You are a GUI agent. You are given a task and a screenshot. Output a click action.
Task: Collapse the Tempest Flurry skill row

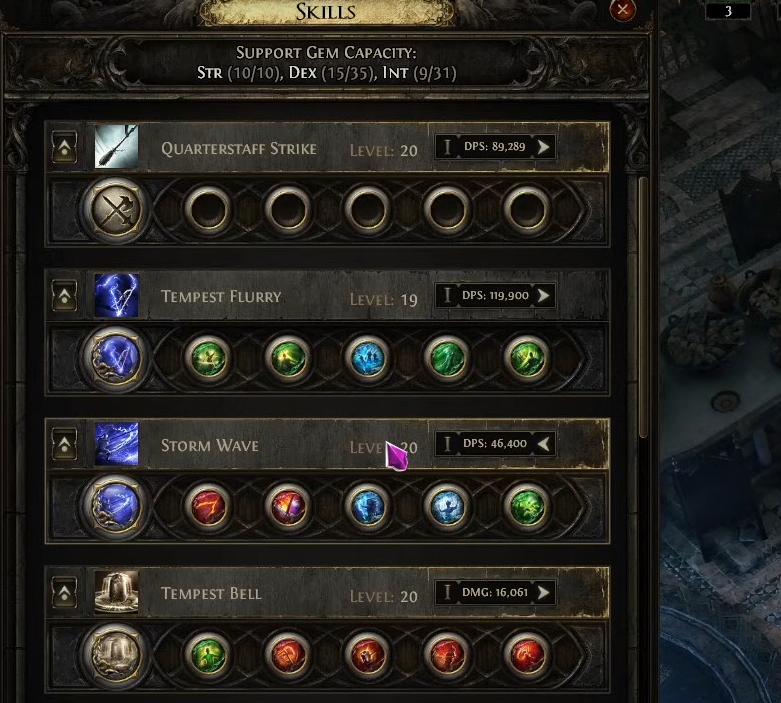point(64,296)
